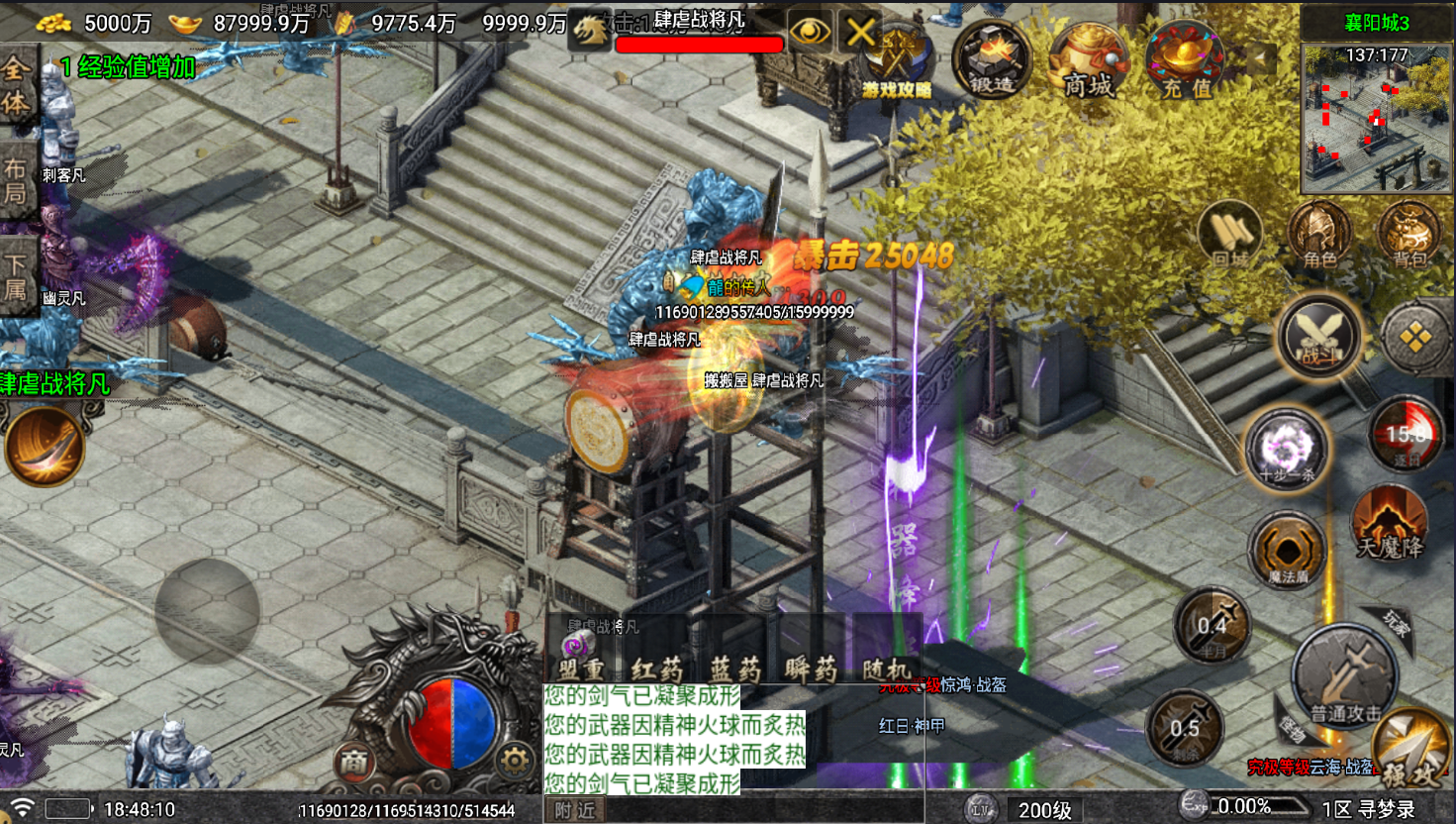Screen dimensions: 1456x824
Task: Activate the 十步一杀 skill
Action: pyautogui.click(x=1286, y=451)
